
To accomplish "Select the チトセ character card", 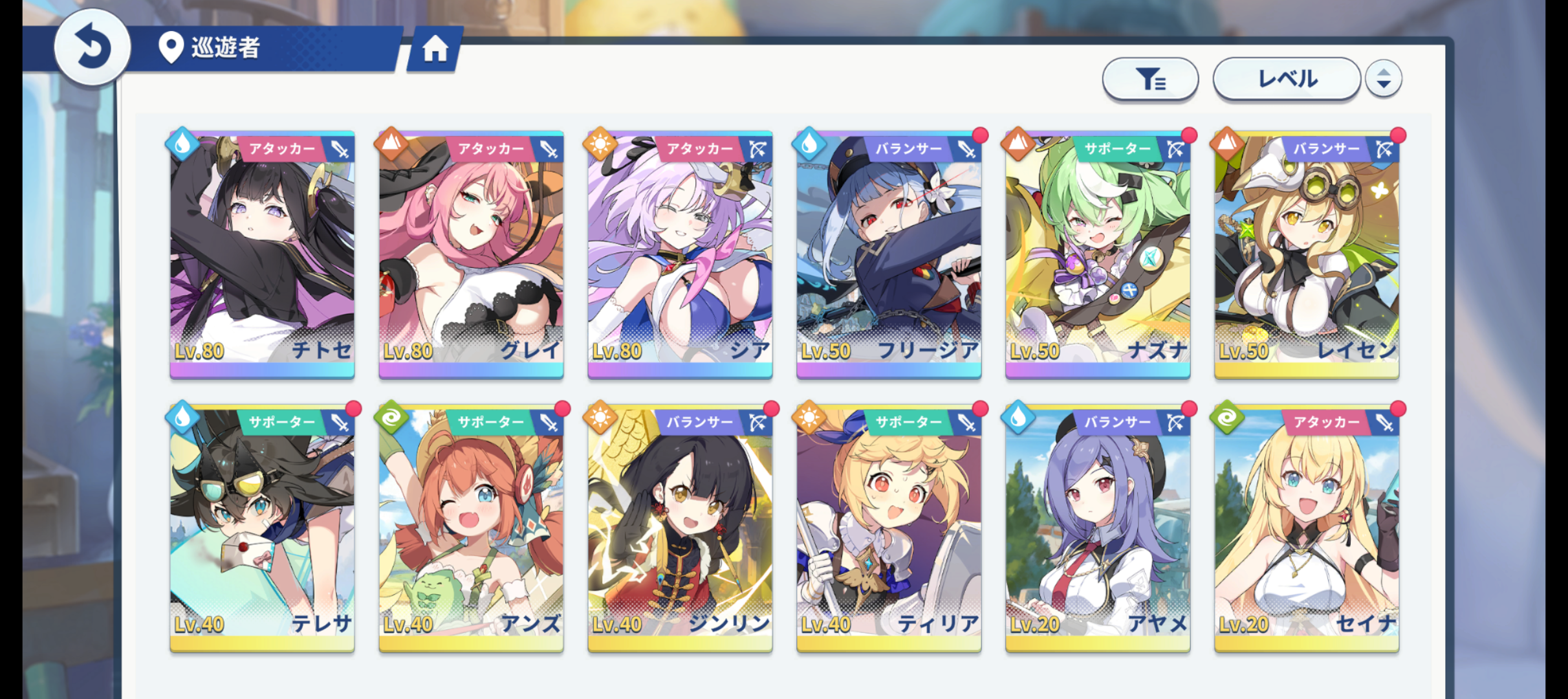I will tap(262, 254).
